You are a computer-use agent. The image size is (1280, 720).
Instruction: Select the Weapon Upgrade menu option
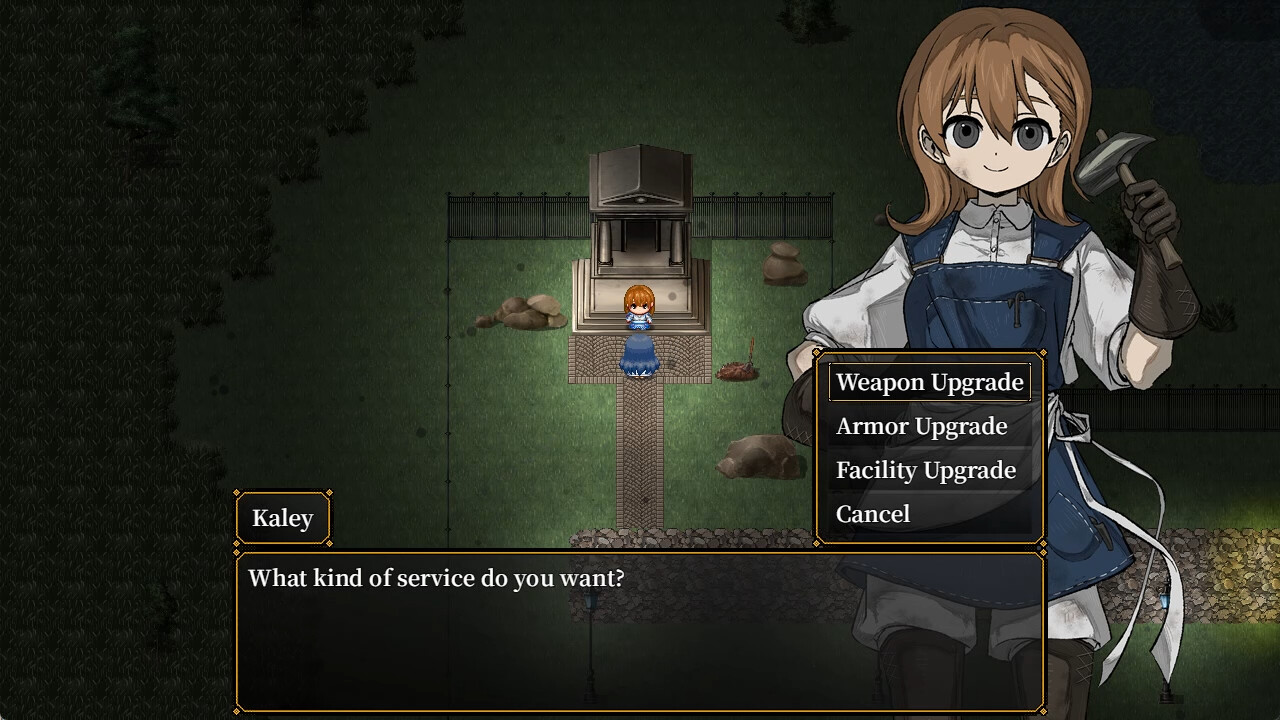(x=929, y=382)
